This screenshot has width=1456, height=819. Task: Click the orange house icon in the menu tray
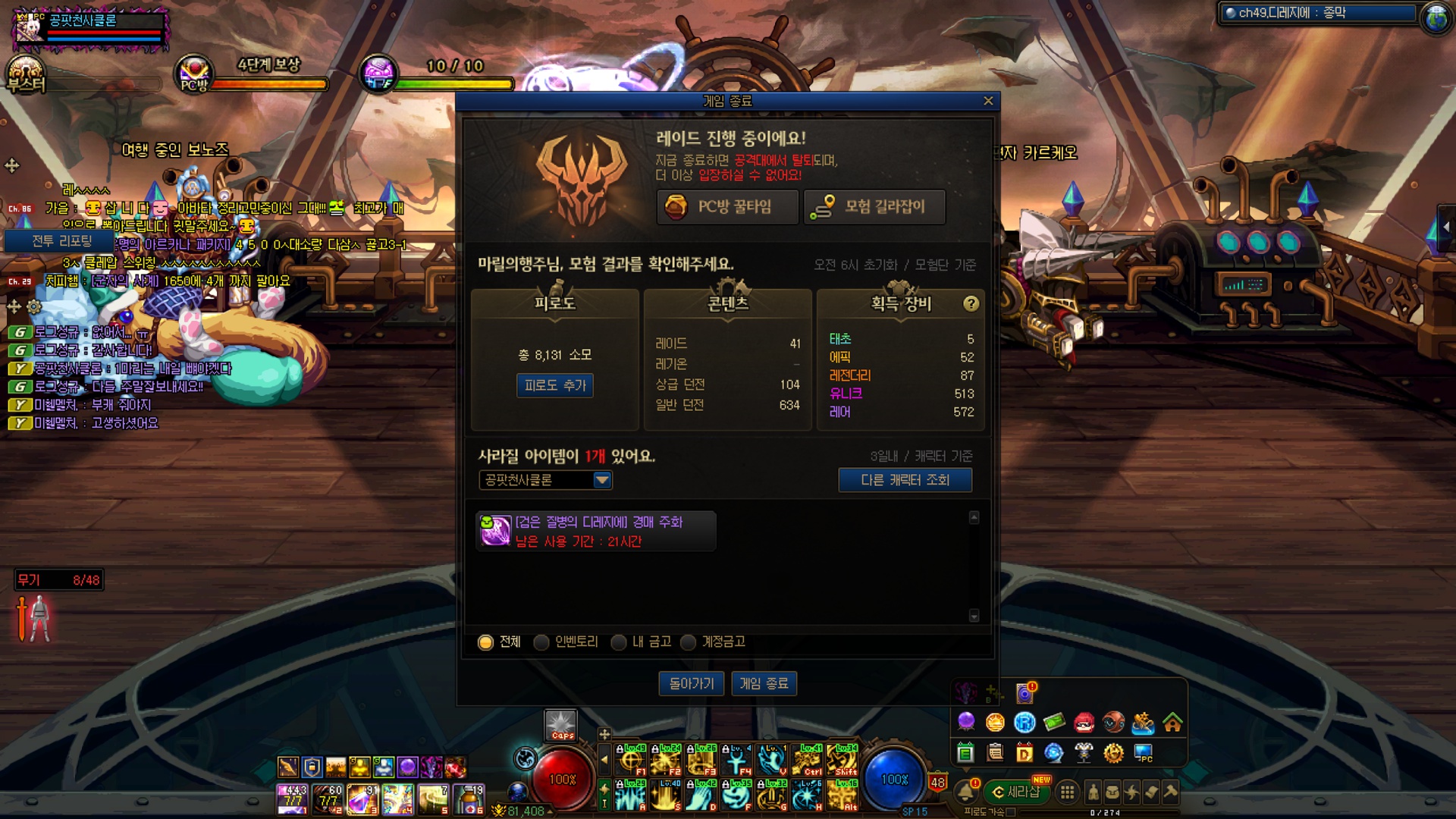[1172, 723]
